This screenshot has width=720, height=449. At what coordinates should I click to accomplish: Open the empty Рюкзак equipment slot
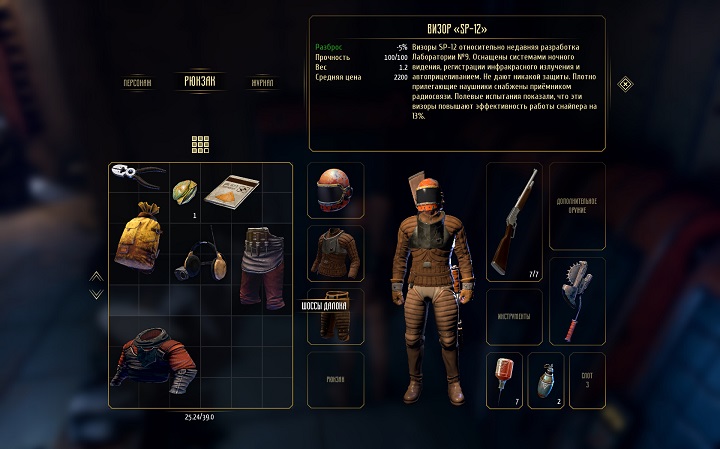click(335, 379)
